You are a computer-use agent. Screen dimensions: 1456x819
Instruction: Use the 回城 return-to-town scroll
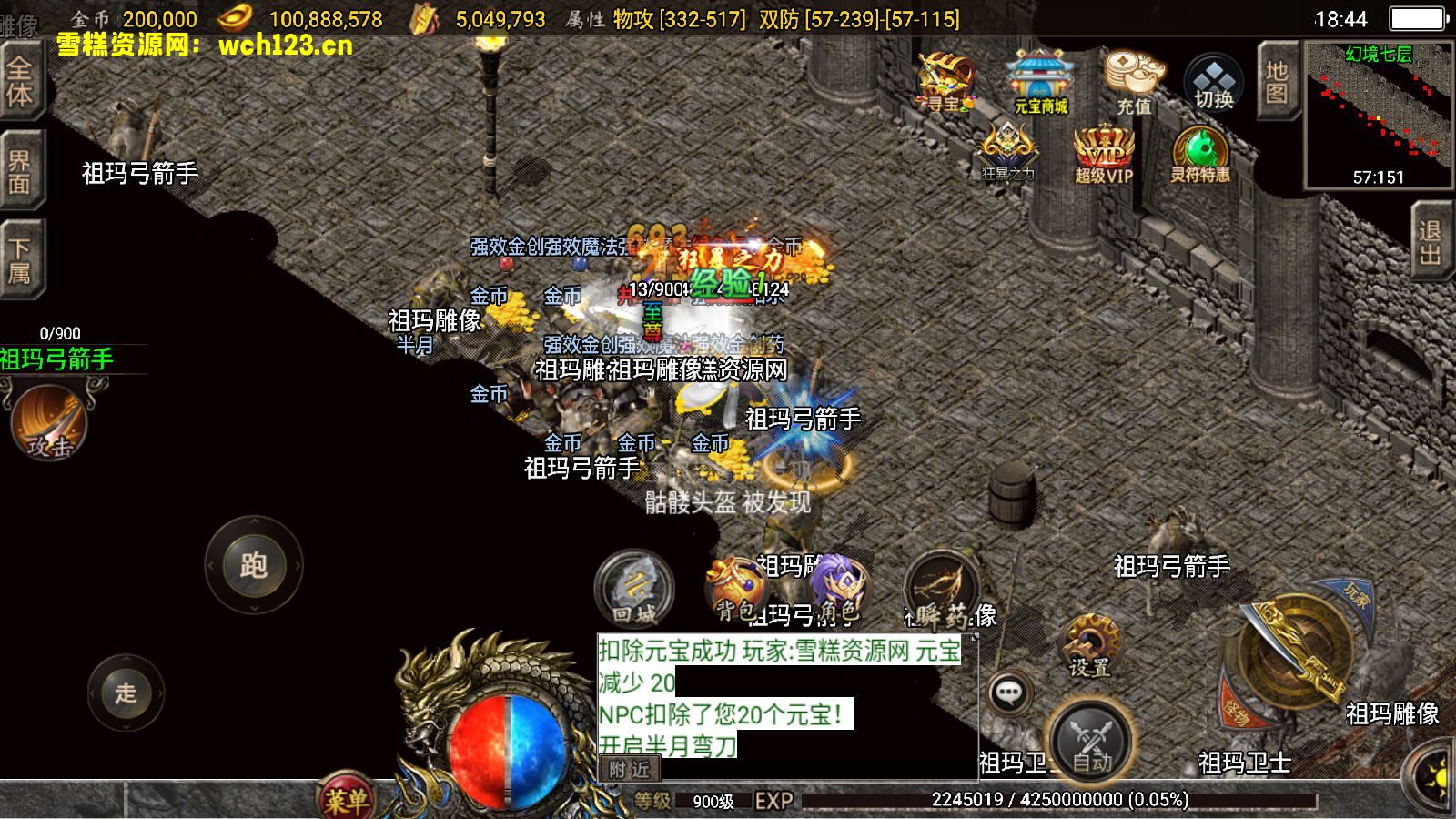pyautogui.click(x=634, y=590)
